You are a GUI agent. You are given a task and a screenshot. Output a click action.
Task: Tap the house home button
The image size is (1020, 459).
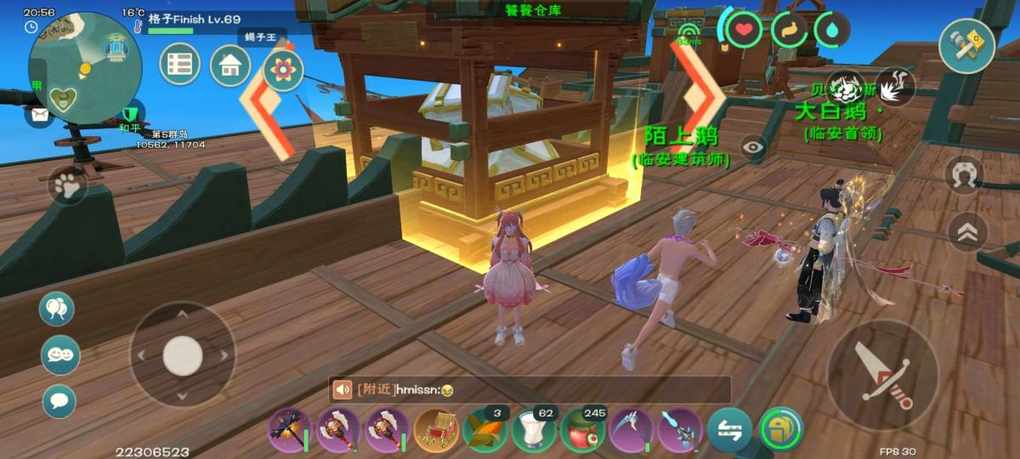[x=231, y=66]
